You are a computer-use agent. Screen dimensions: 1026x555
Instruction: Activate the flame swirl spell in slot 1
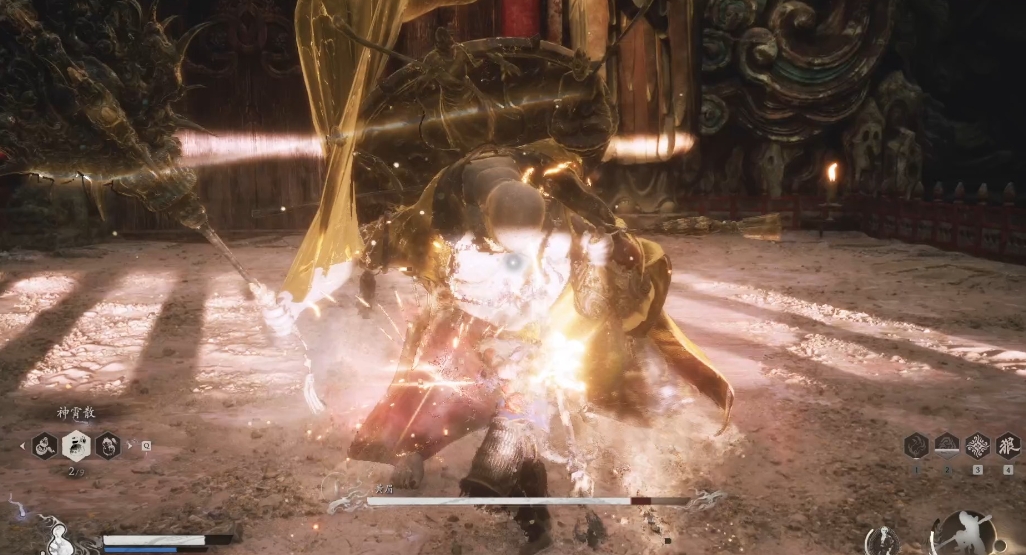coord(916,445)
